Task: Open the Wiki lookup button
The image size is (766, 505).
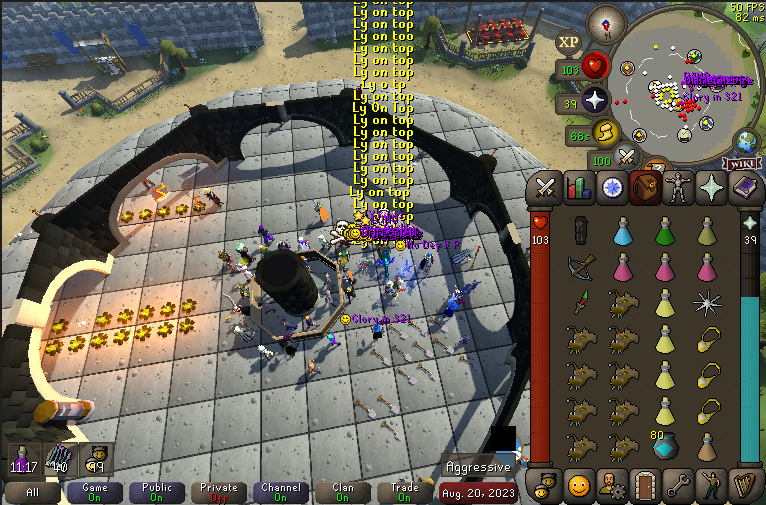Action: 741,163
